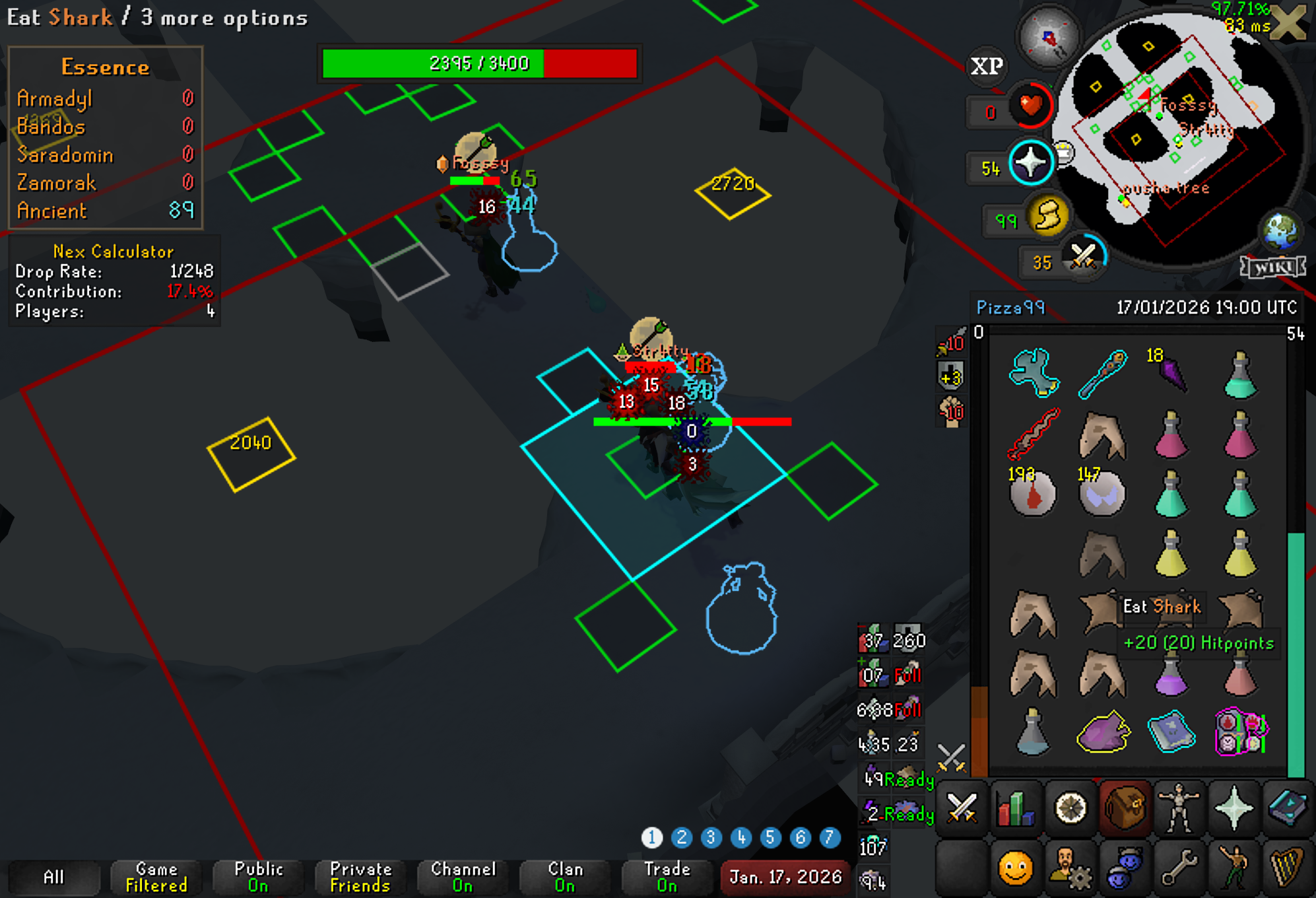Select the Public chat filter tab
Image resolution: width=1316 pixels, height=898 pixels.
(x=258, y=877)
